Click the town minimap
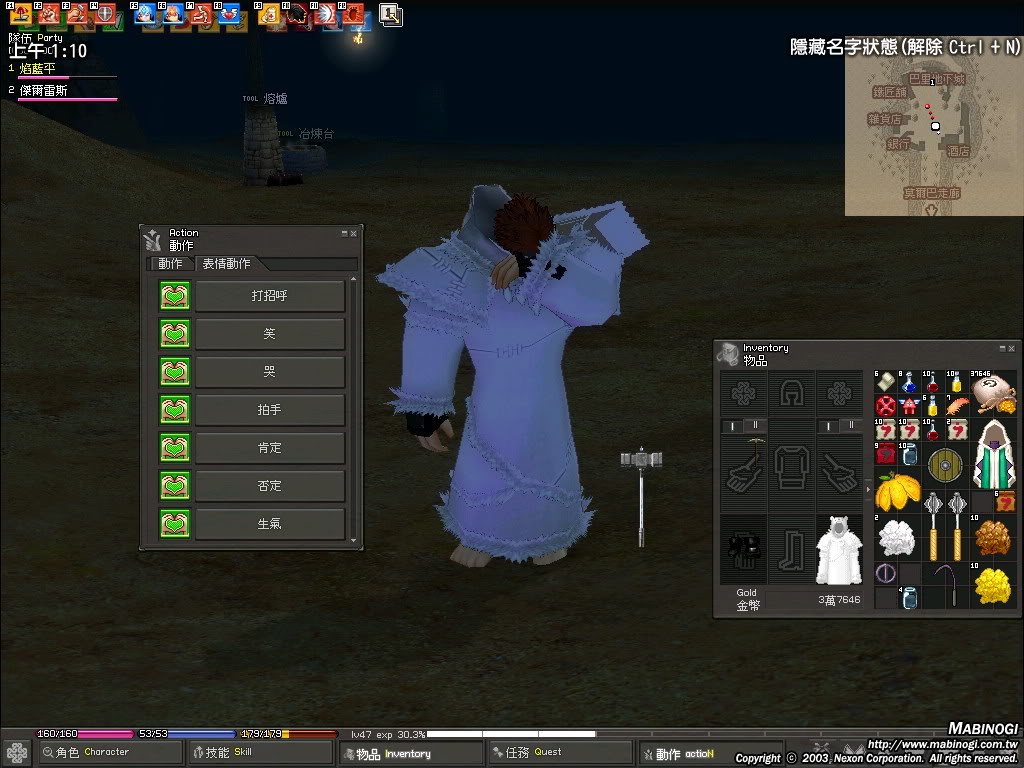This screenshot has width=1024, height=768. [x=932, y=135]
